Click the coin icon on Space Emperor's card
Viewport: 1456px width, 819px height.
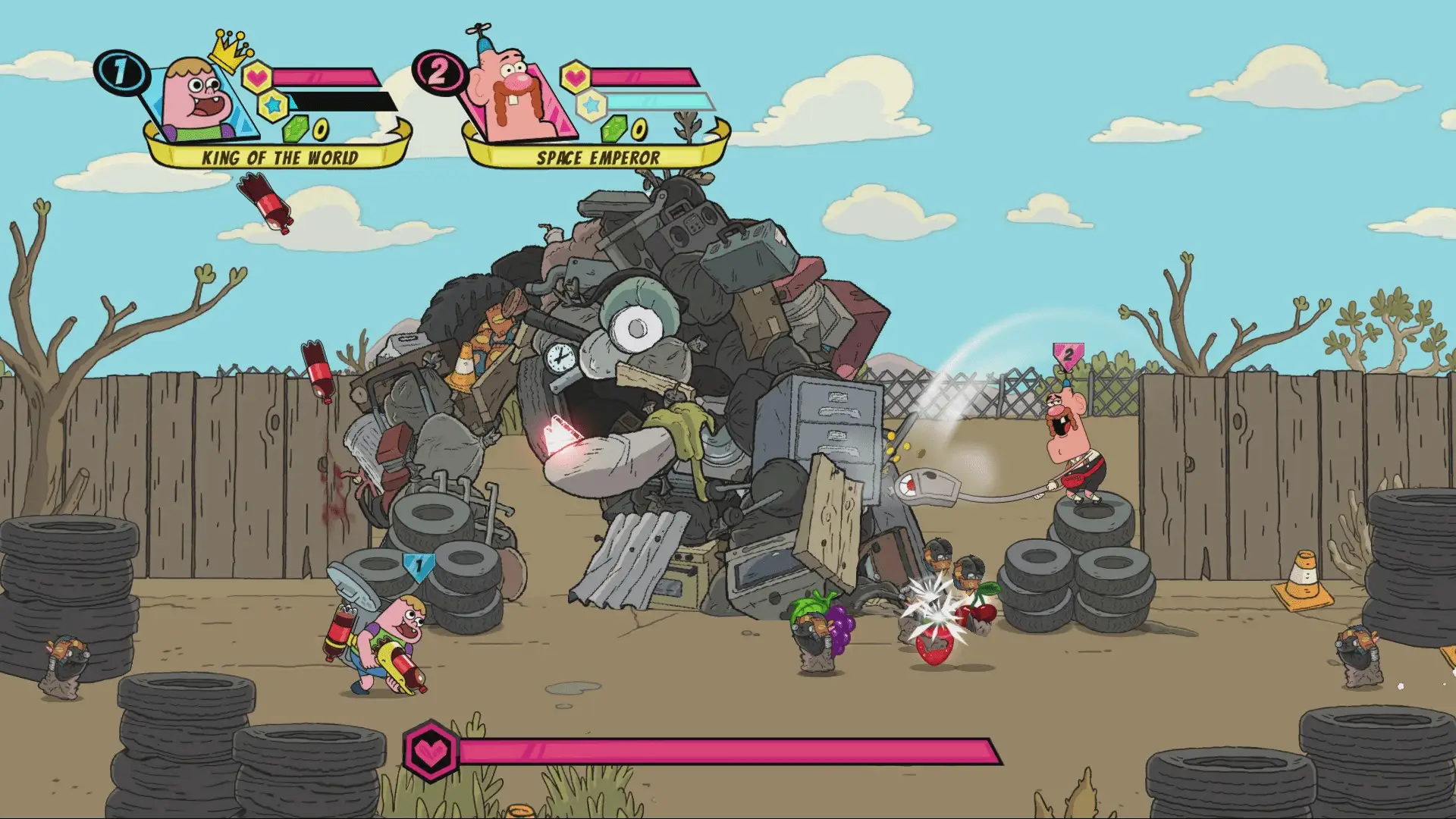[638, 130]
